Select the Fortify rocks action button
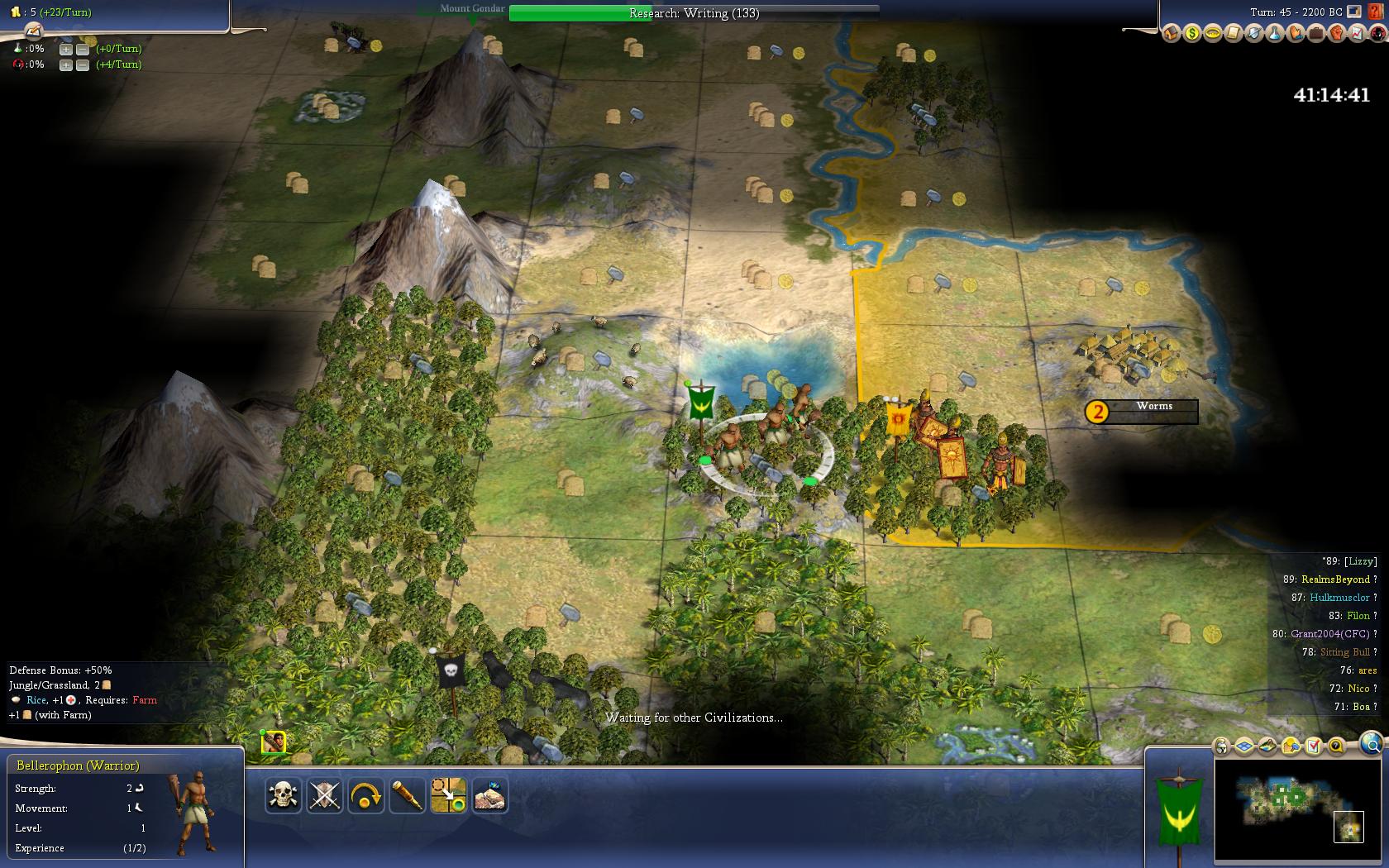The height and width of the screenshot is (868, 1389). [x=489, y=795]
